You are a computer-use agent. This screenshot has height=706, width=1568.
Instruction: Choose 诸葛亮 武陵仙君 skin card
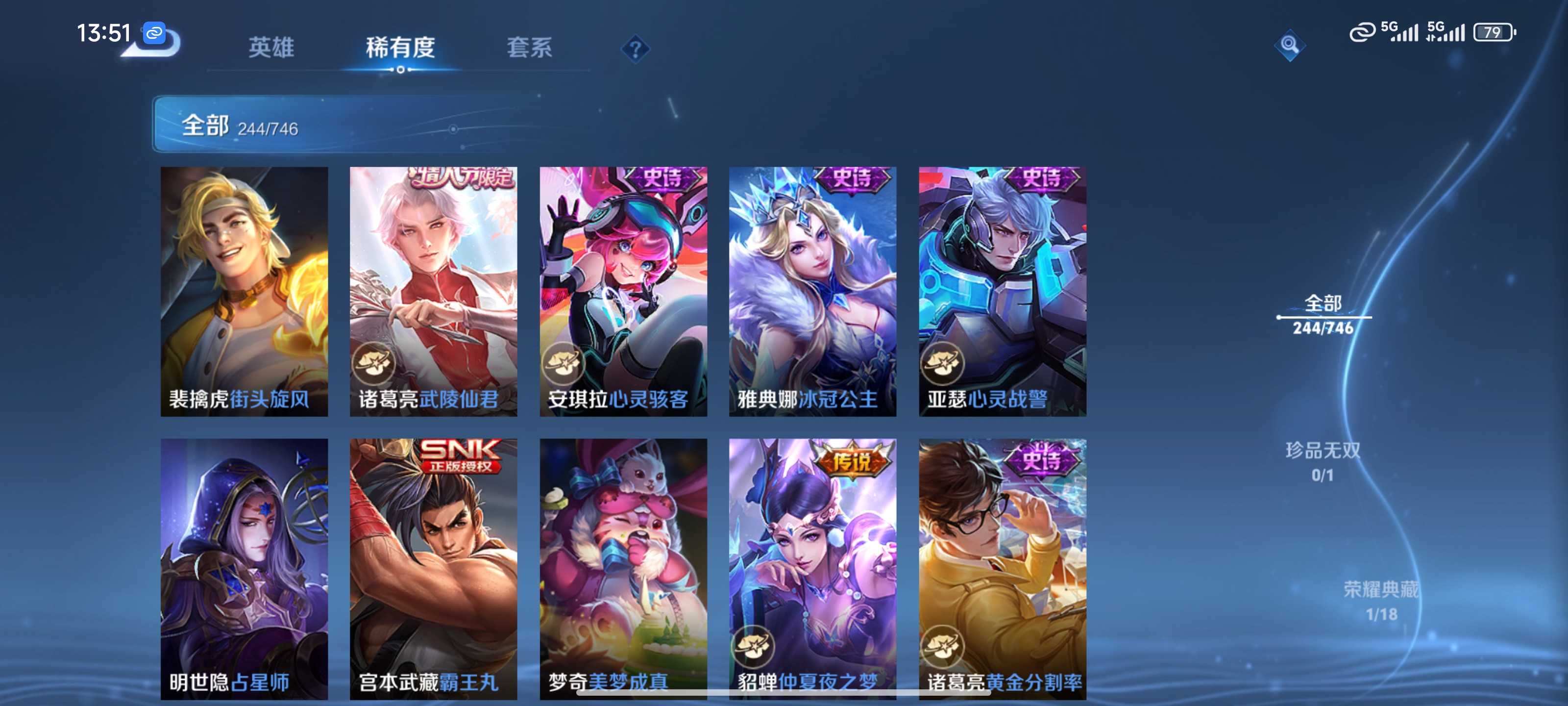click(x=433, y=291)
